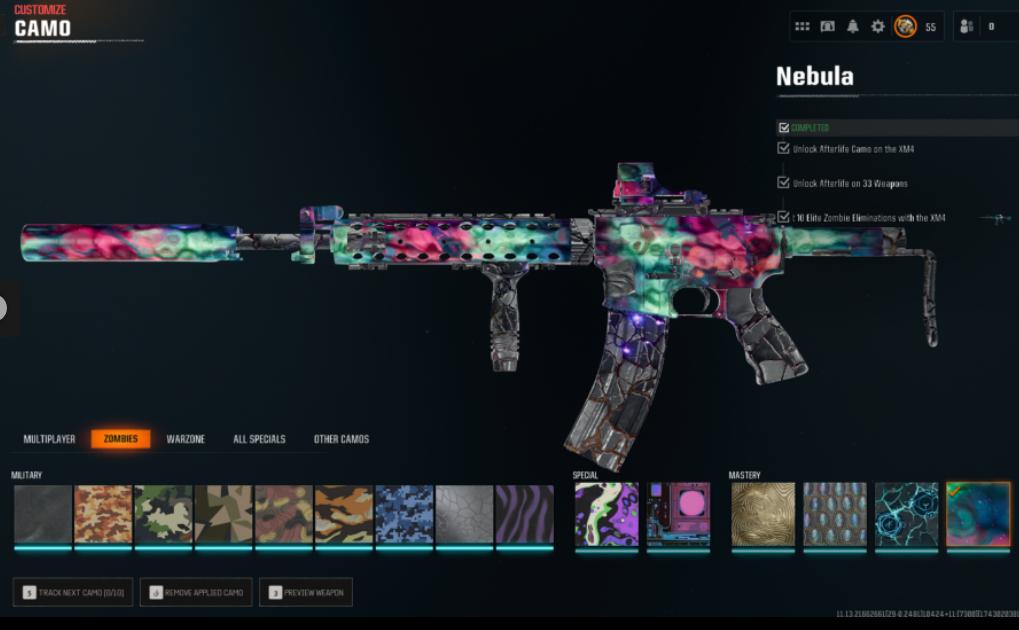Open the Warzone camo tab
1019x630 pixels.
(x=185, y=439)
